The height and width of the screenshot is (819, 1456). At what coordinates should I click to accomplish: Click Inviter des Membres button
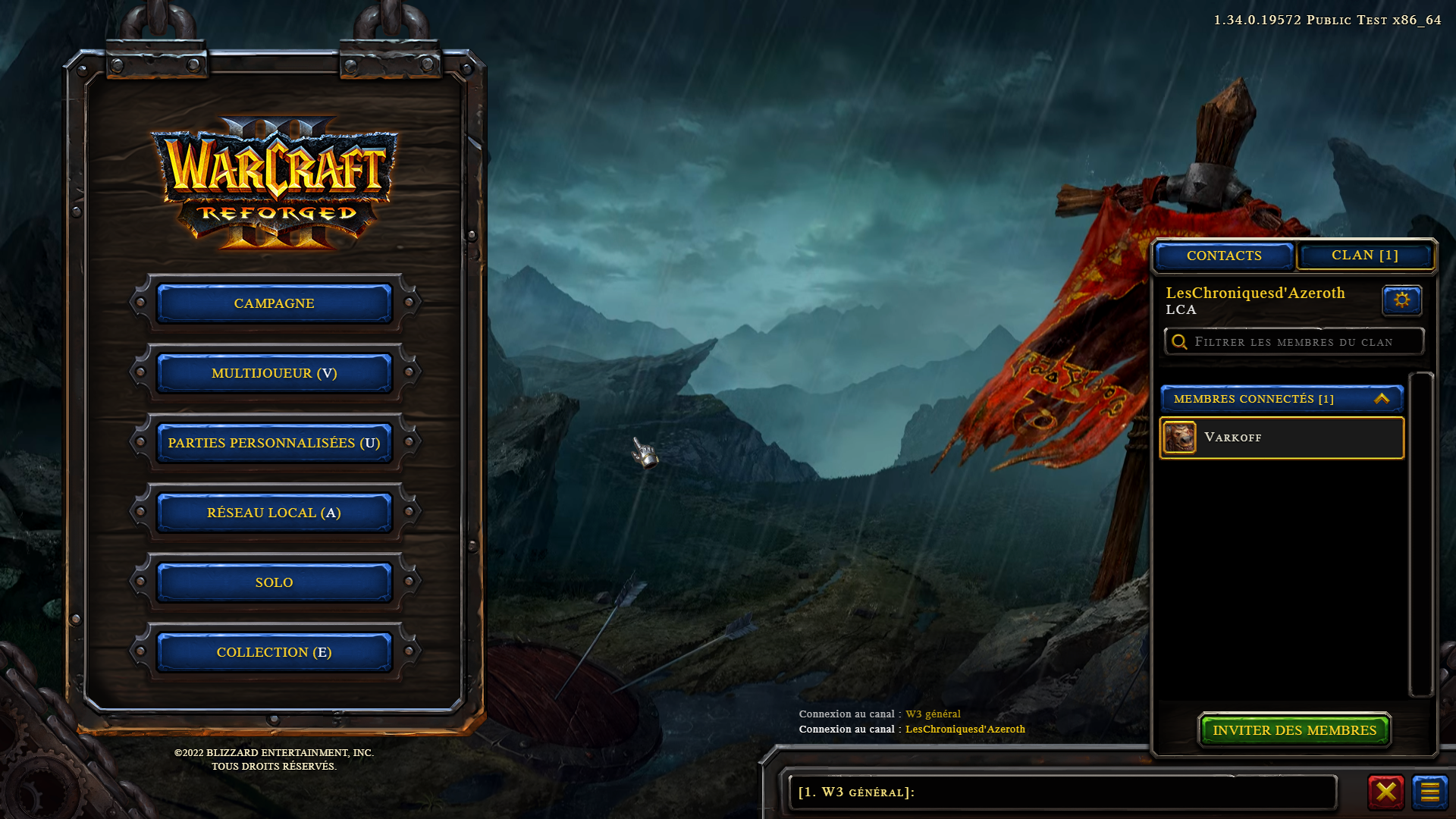tap(1294, 730)
